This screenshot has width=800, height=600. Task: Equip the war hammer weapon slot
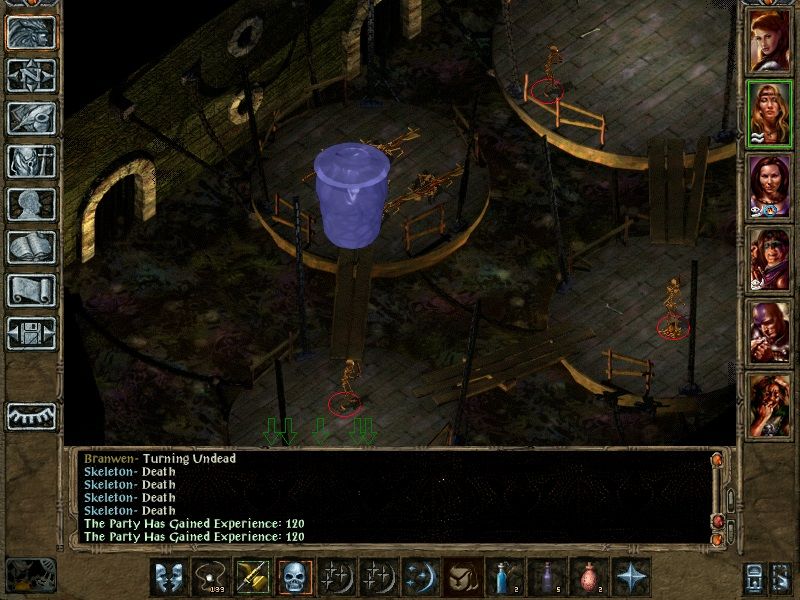tap(252, 578)
